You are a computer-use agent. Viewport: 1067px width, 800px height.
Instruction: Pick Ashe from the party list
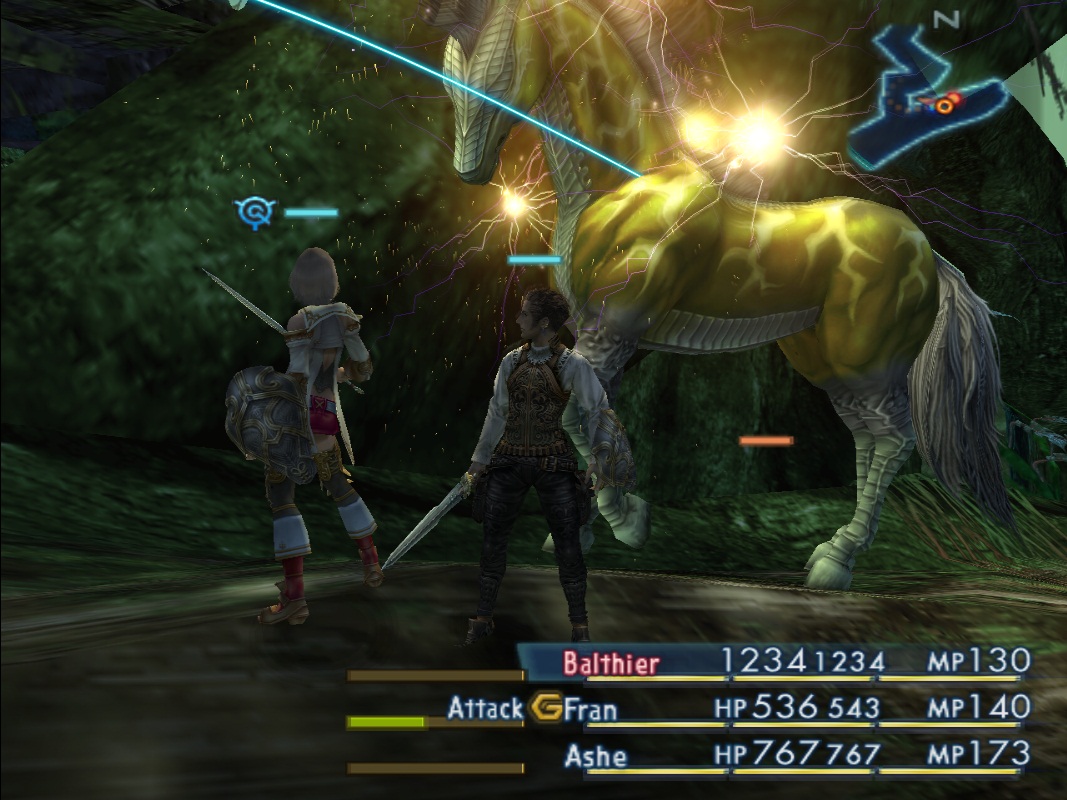tap(595, 755)
